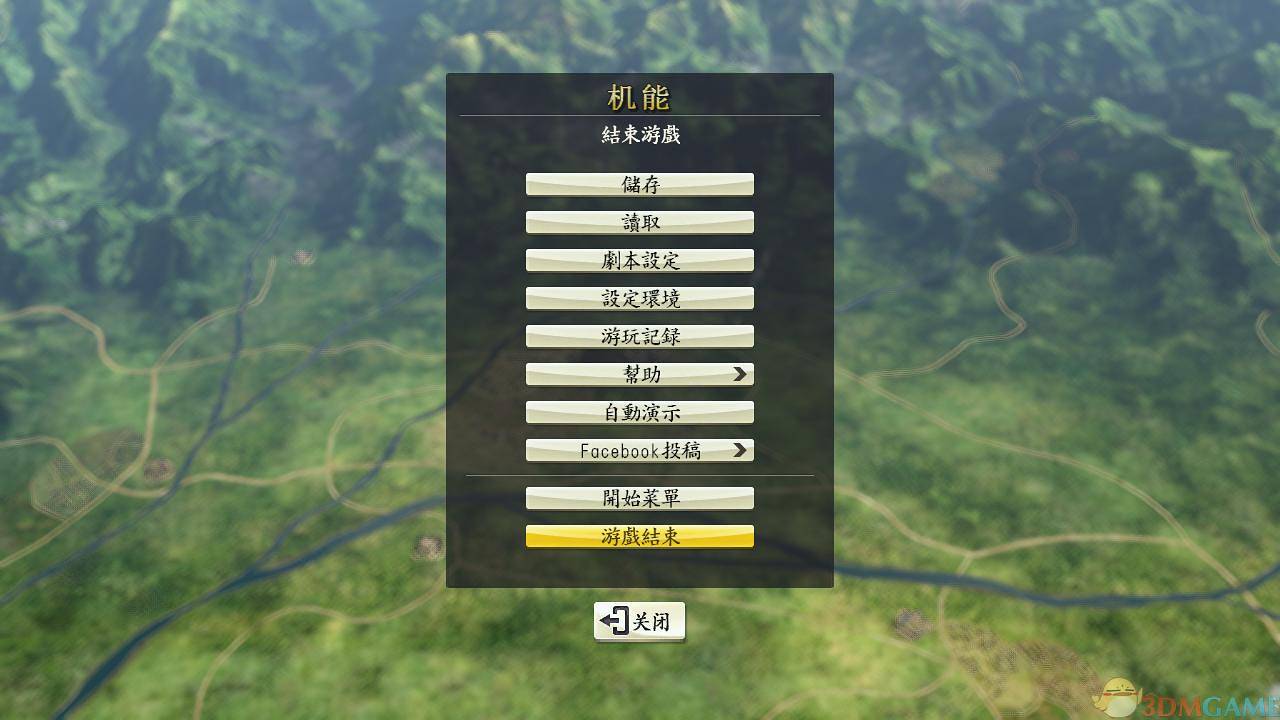Image resolution: width=1280 pixels, height=720 pixels.
Task: Click the 机能 panel title
Action: 640,97
